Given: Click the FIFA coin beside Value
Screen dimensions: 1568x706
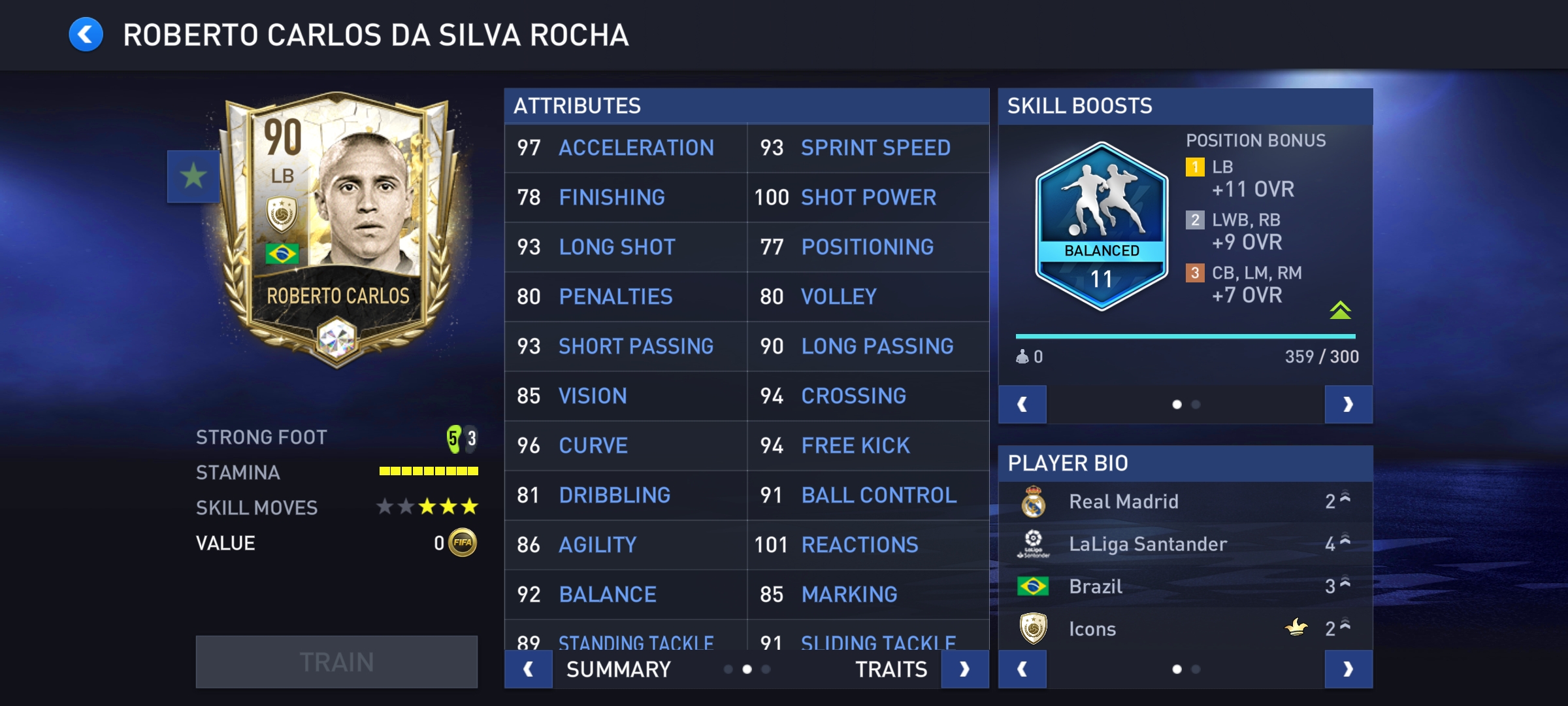Looking at the screenshot, I should click(x=462, y=542).
